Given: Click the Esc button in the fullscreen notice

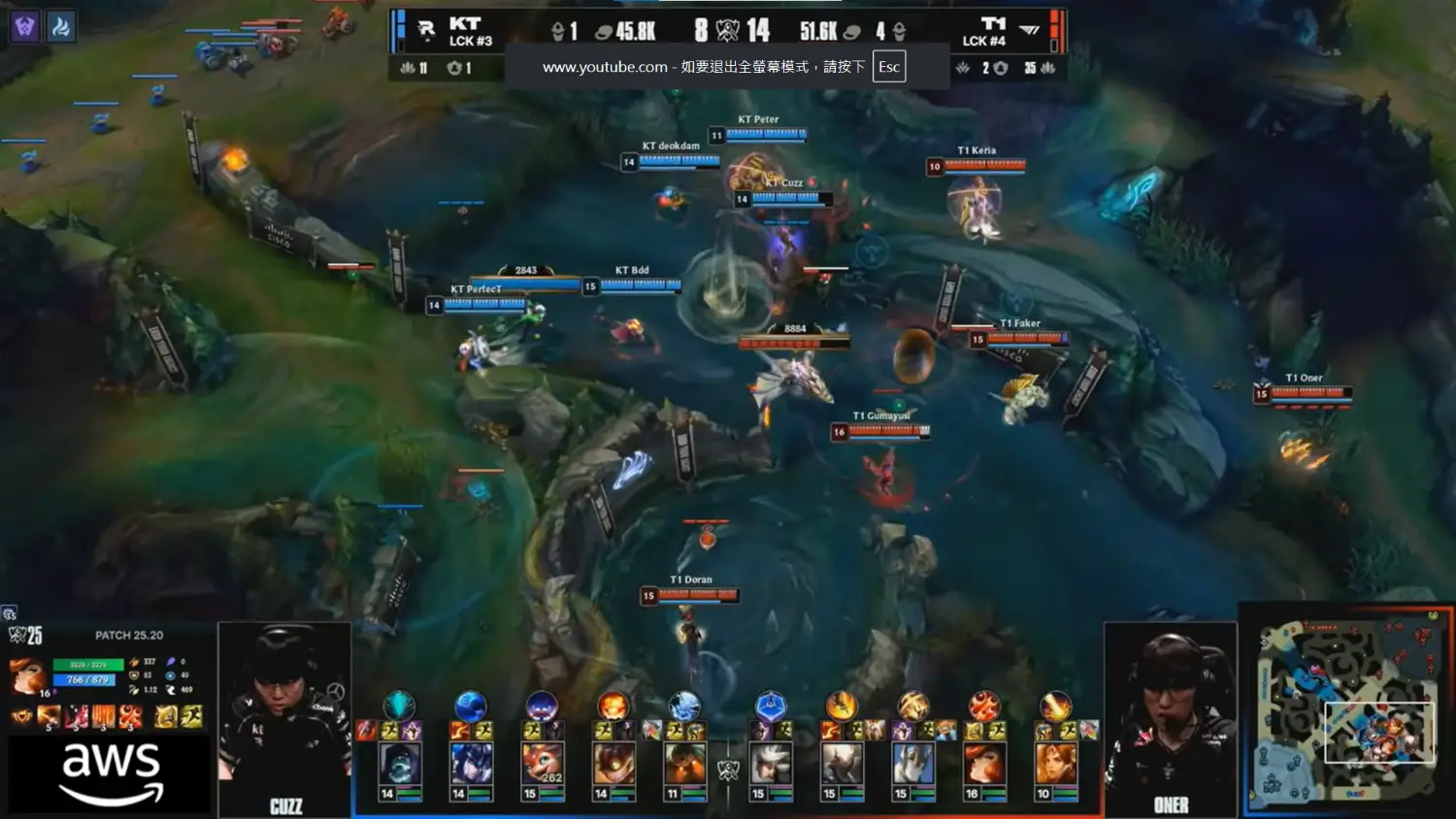Looking at the screenshot, I should coord(889,67).
